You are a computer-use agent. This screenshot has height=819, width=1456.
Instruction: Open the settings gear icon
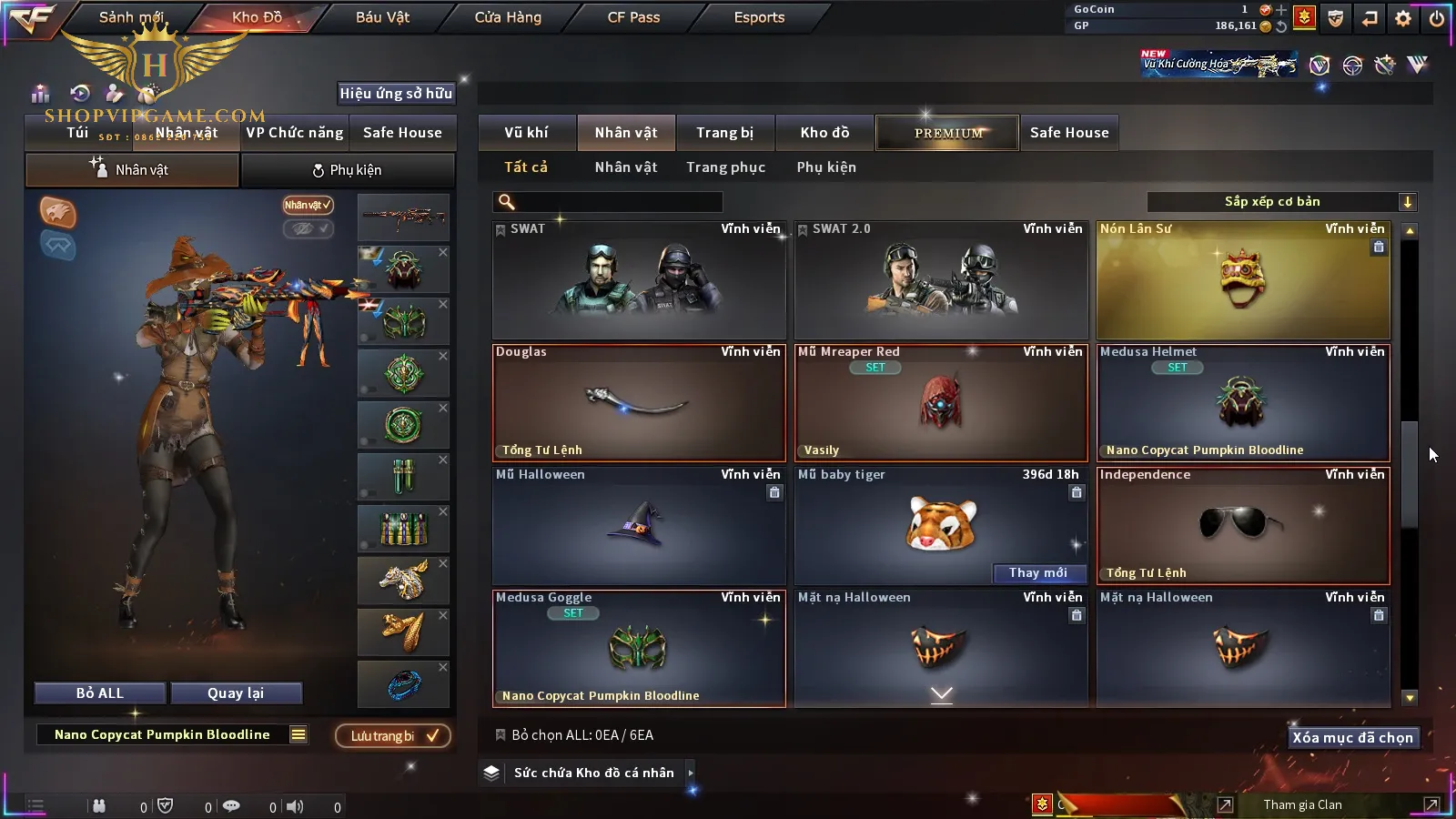click(1403, 18)
